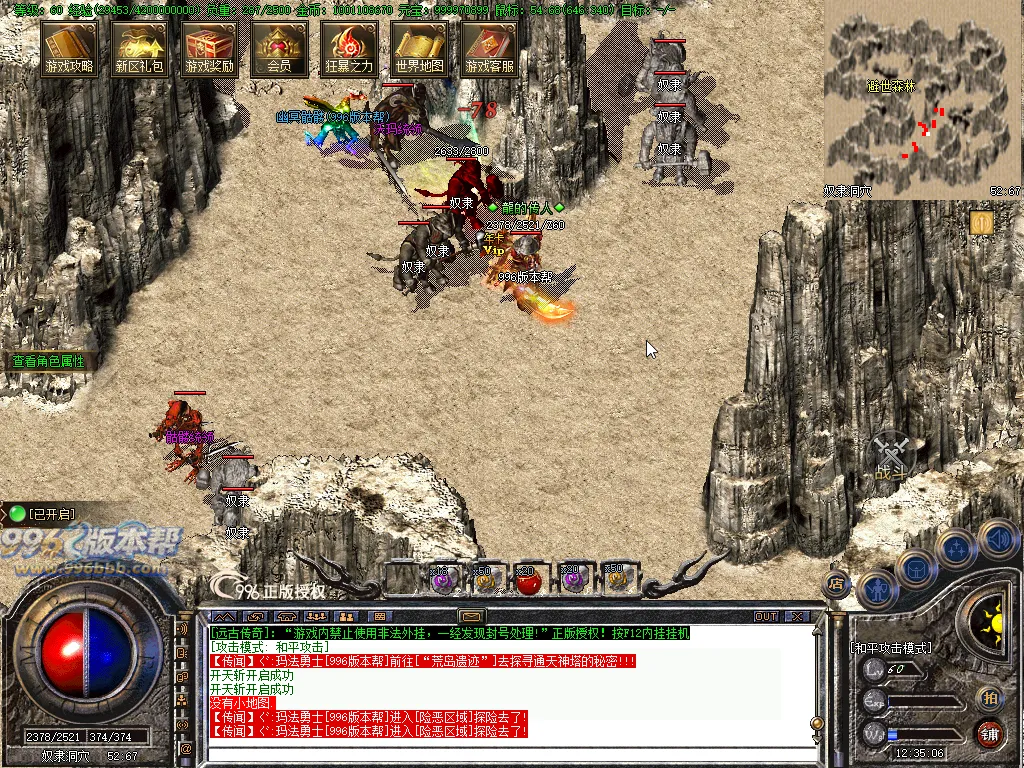The image size is (1024, 768).
Task: Toggle the green 已开启 status button
Action: click(x=17, y=514)
